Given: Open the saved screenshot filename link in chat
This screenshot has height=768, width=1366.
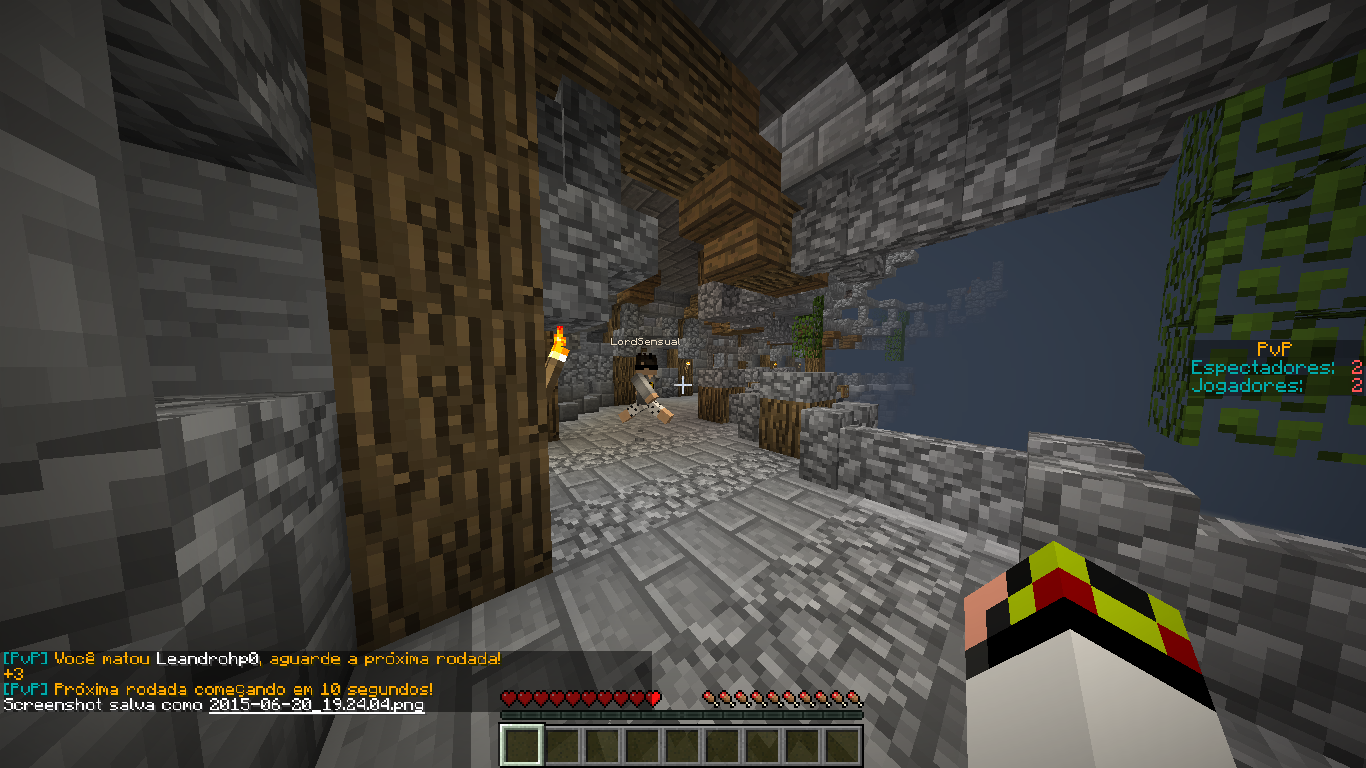Looking at the screenshot, I should coord(316,705).
